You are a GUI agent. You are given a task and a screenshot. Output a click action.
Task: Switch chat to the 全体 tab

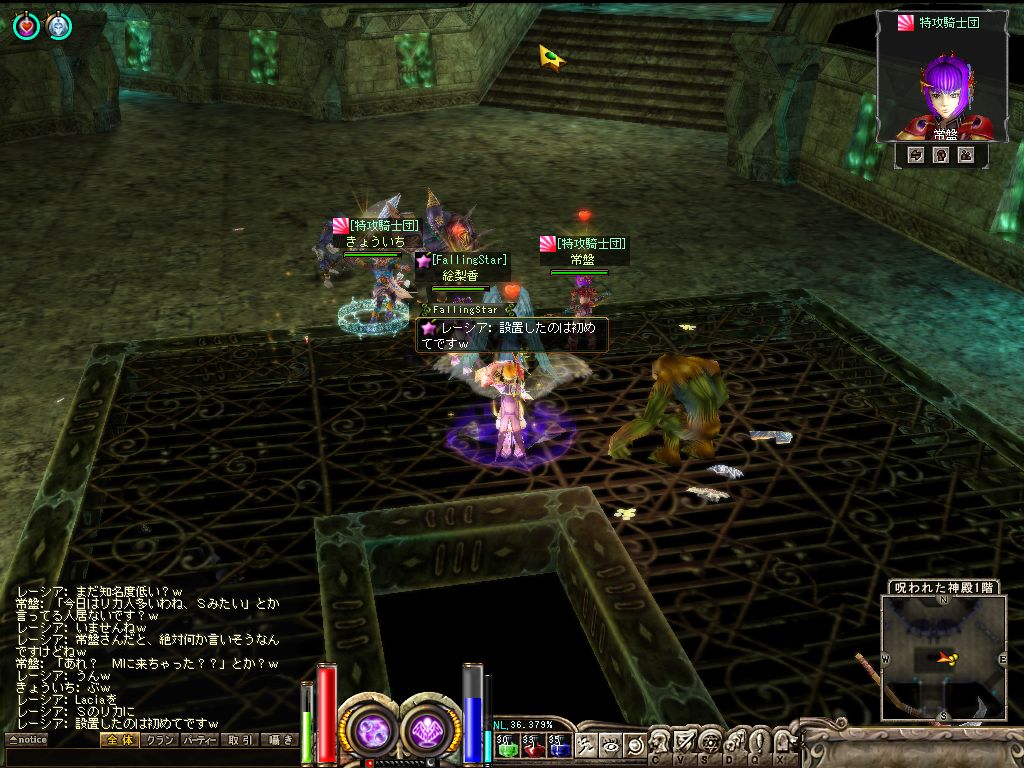[119, 740]
